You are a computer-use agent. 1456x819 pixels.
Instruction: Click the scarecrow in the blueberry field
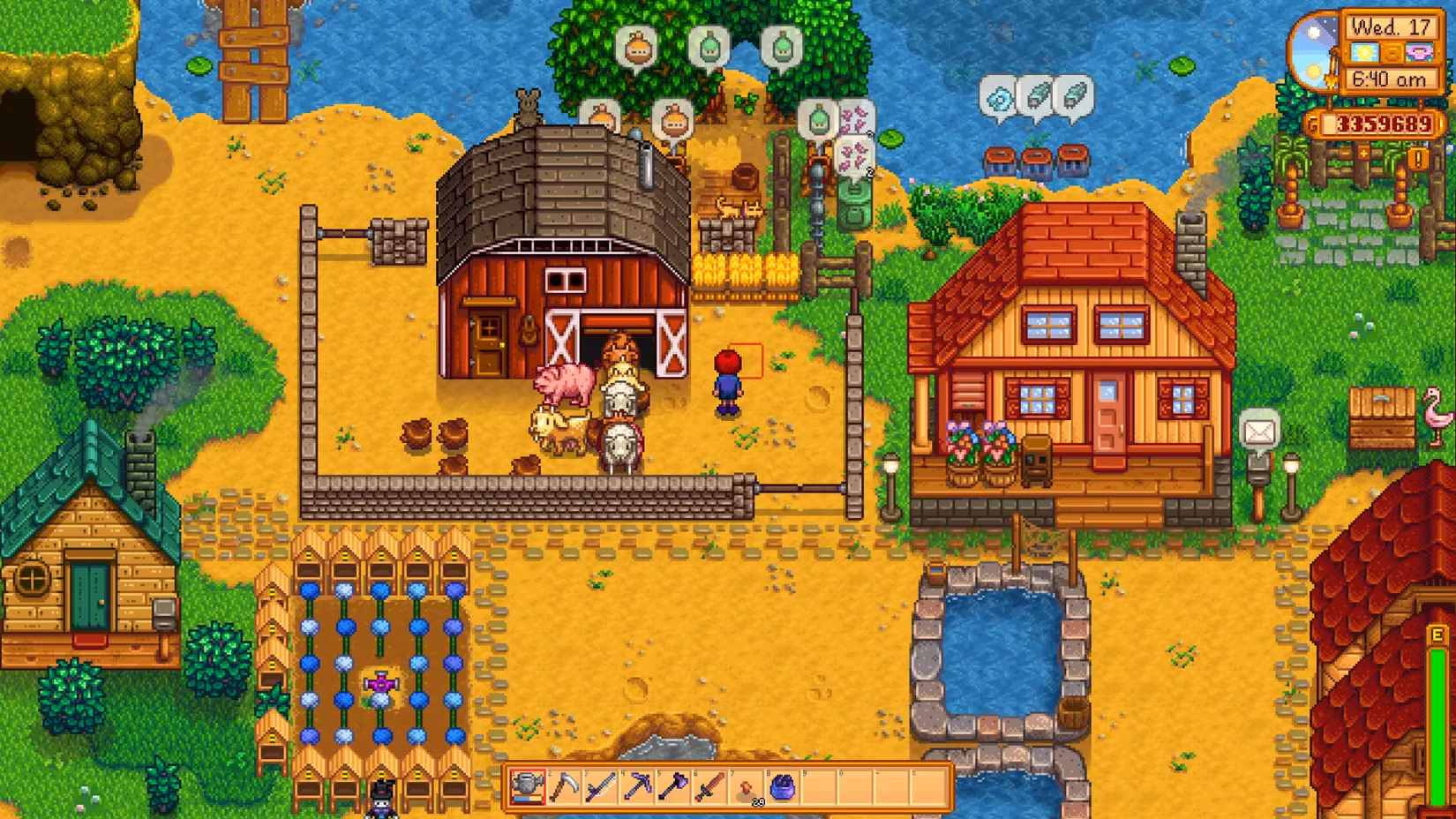[379, 687]
